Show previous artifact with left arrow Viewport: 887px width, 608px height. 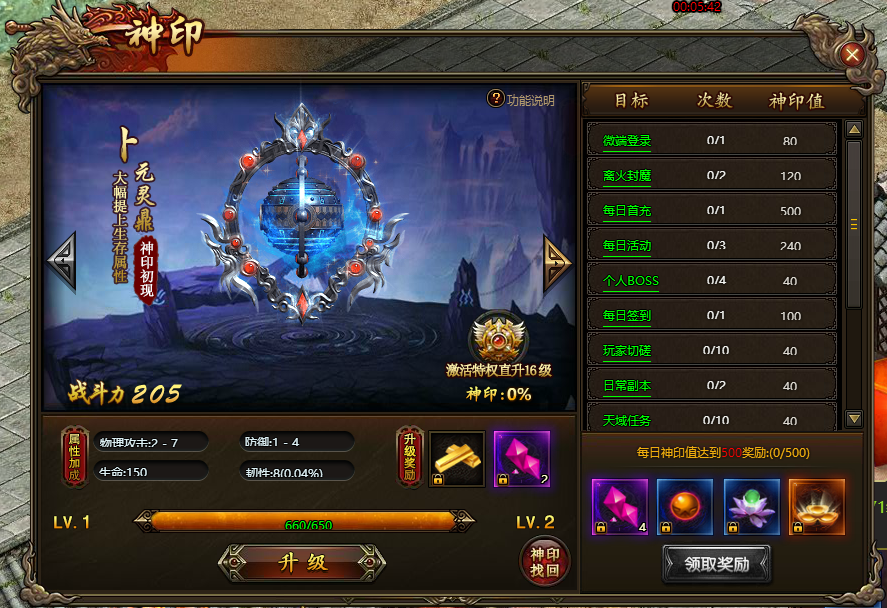(62, 262)
